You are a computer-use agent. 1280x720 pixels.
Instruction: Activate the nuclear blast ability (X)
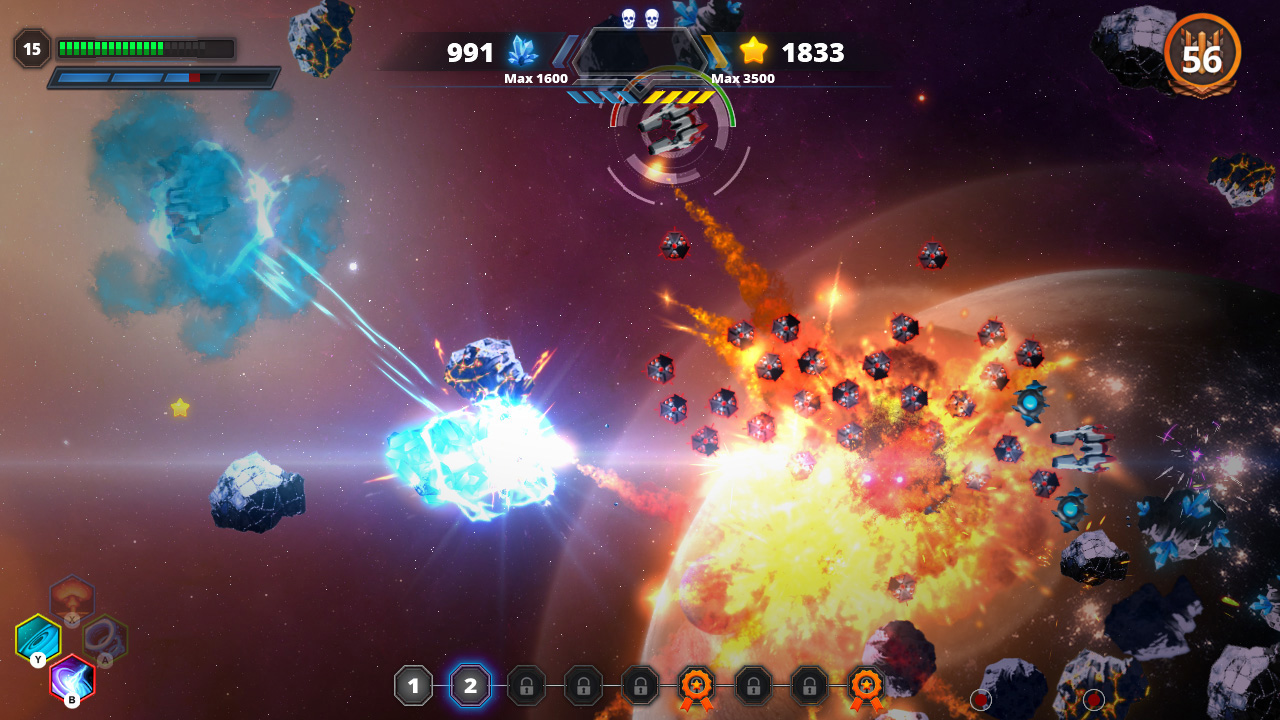coord(72,597)
